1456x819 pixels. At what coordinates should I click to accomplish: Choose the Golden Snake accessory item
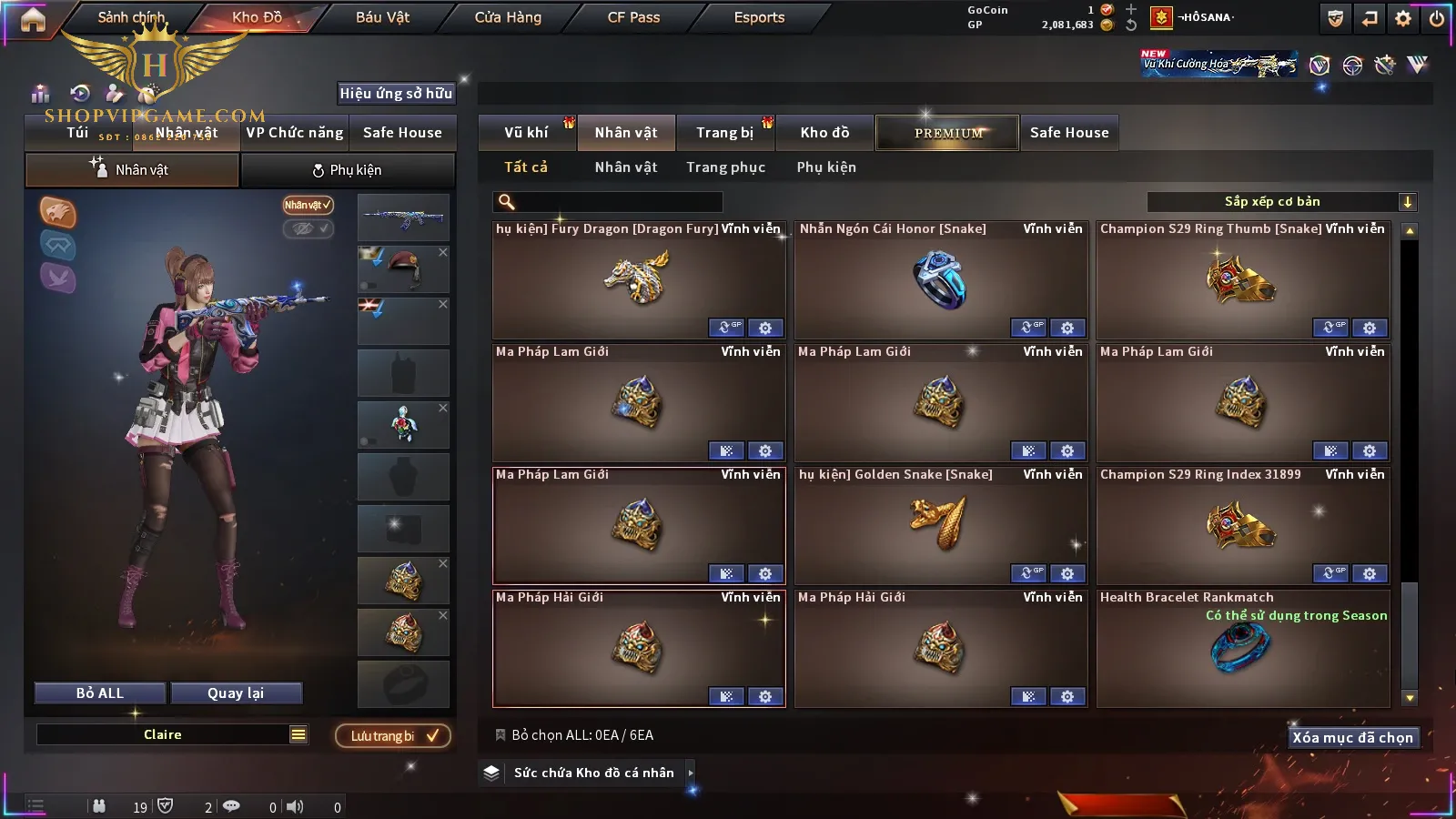(940, 526)
